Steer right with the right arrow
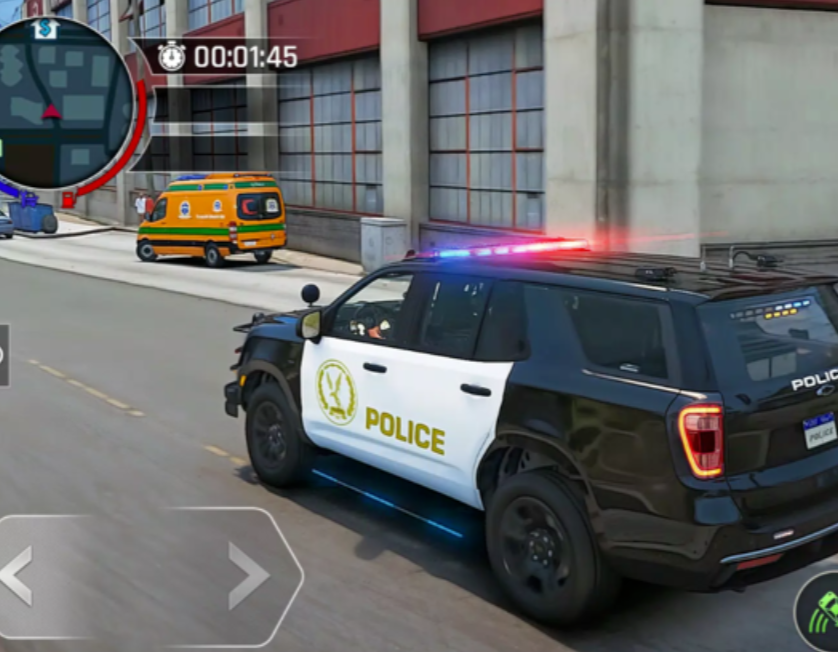Screen dimensions: 838x652 coord(248,575)
